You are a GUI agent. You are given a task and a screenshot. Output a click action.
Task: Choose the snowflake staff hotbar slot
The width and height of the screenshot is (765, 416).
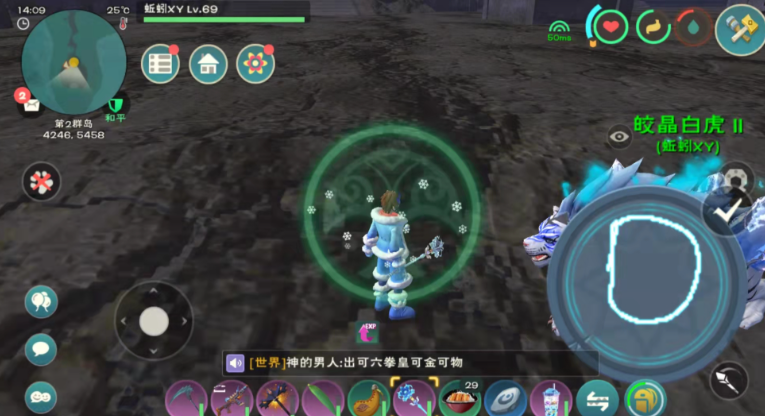(413, 400)
